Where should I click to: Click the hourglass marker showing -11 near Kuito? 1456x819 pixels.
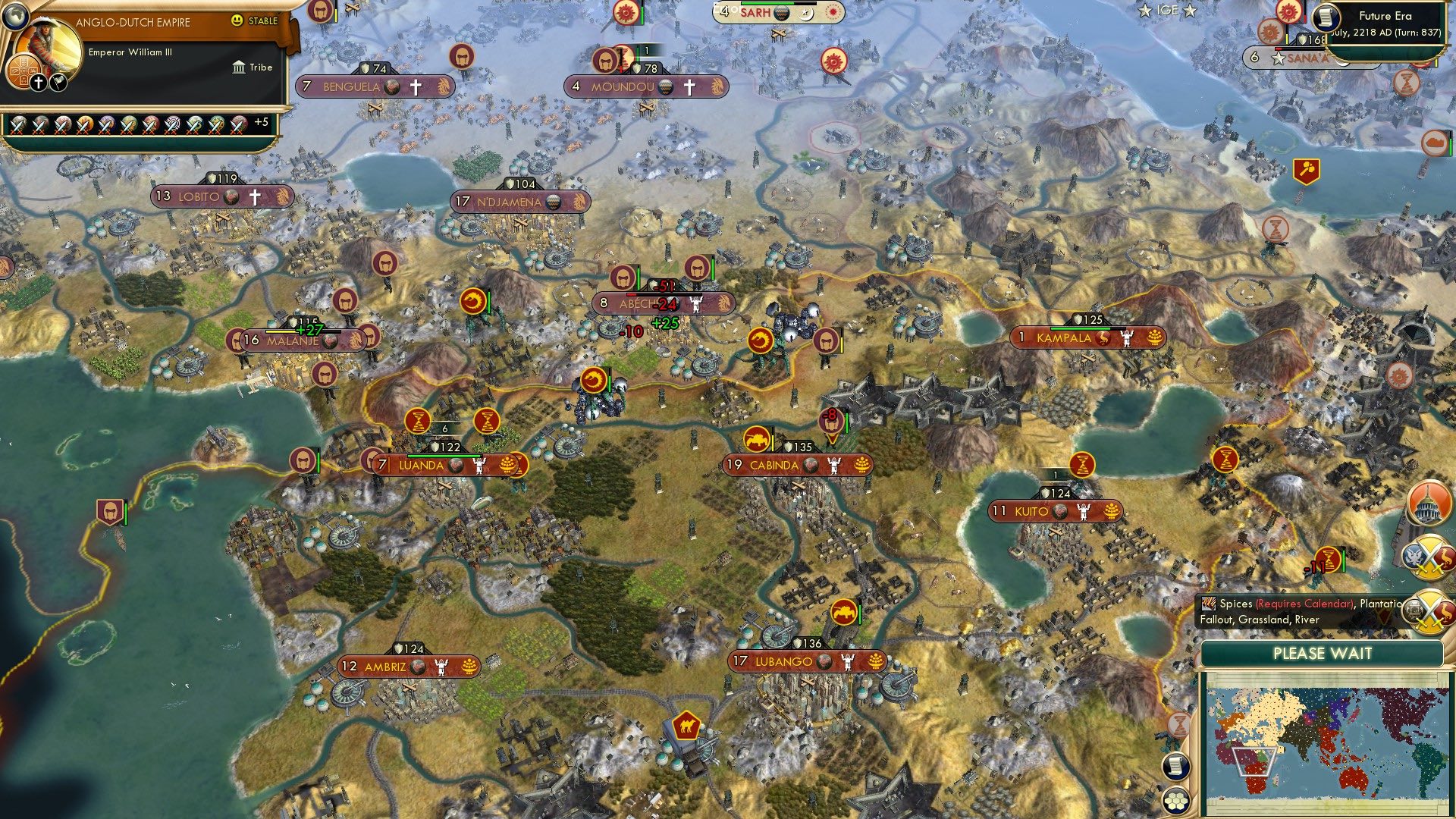(1328, 558)
